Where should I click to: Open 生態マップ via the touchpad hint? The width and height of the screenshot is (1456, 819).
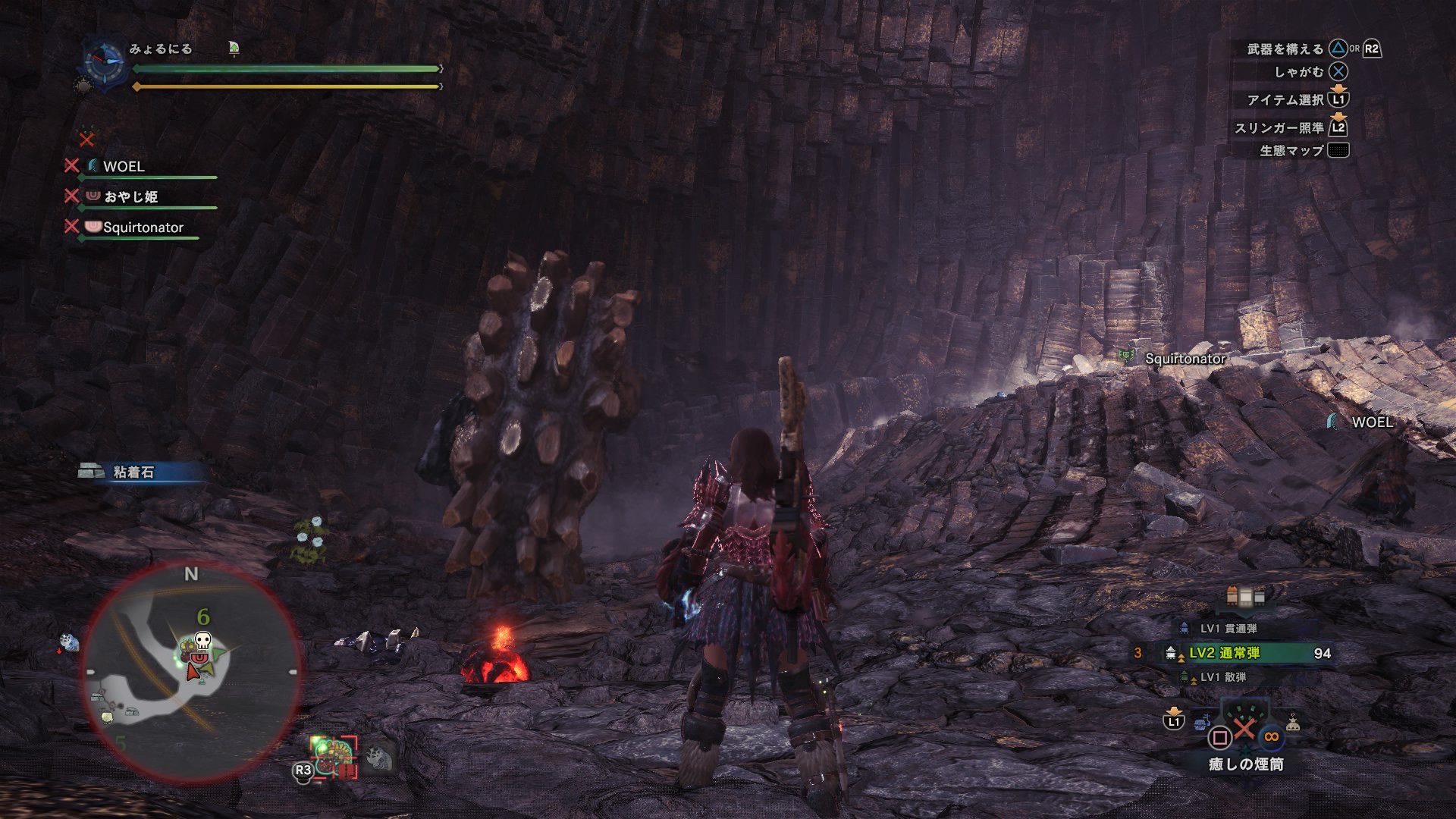pos(1338,151)
